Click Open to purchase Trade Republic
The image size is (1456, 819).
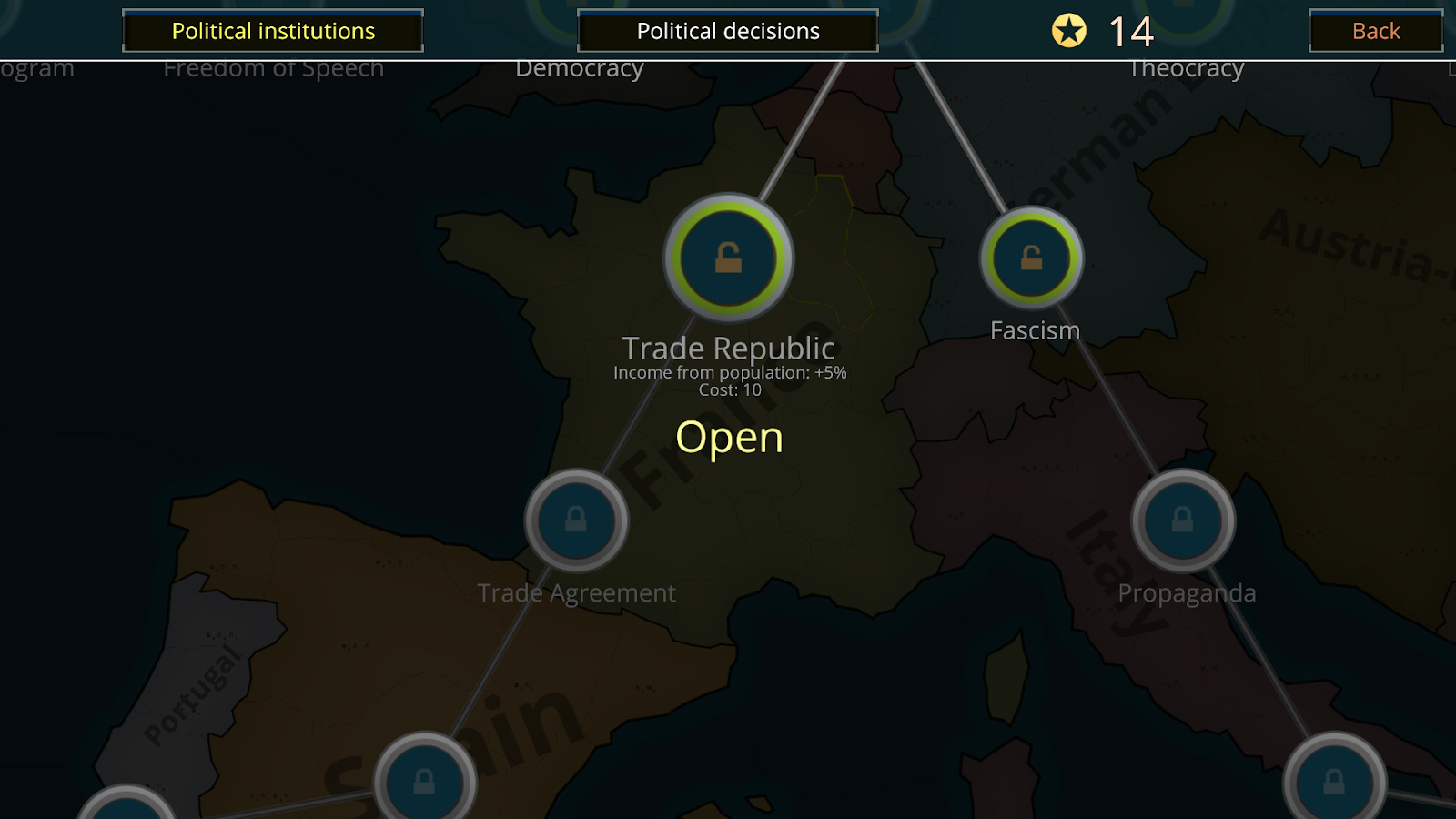728,437
